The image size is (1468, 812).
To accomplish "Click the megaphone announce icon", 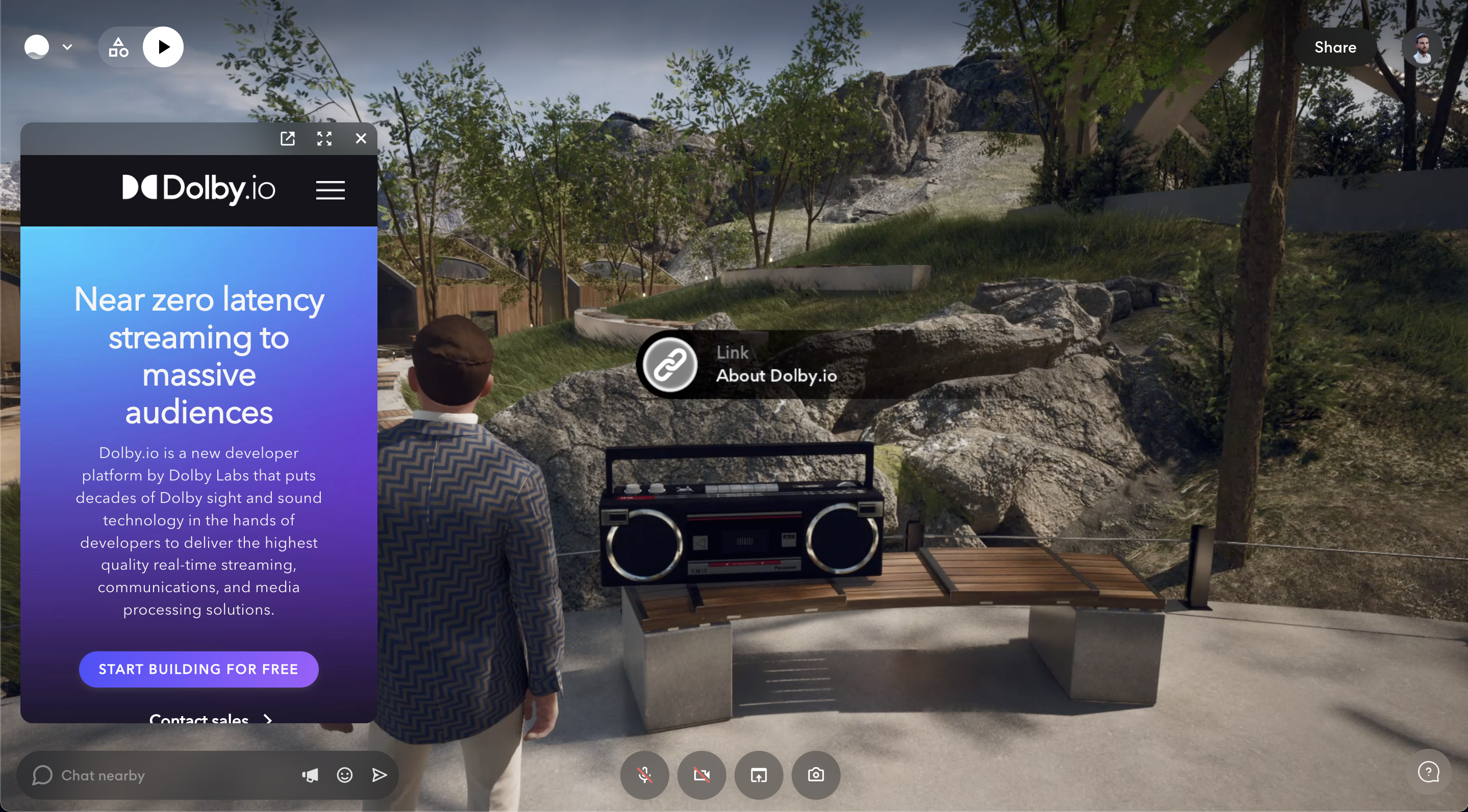I will [310, 775].
